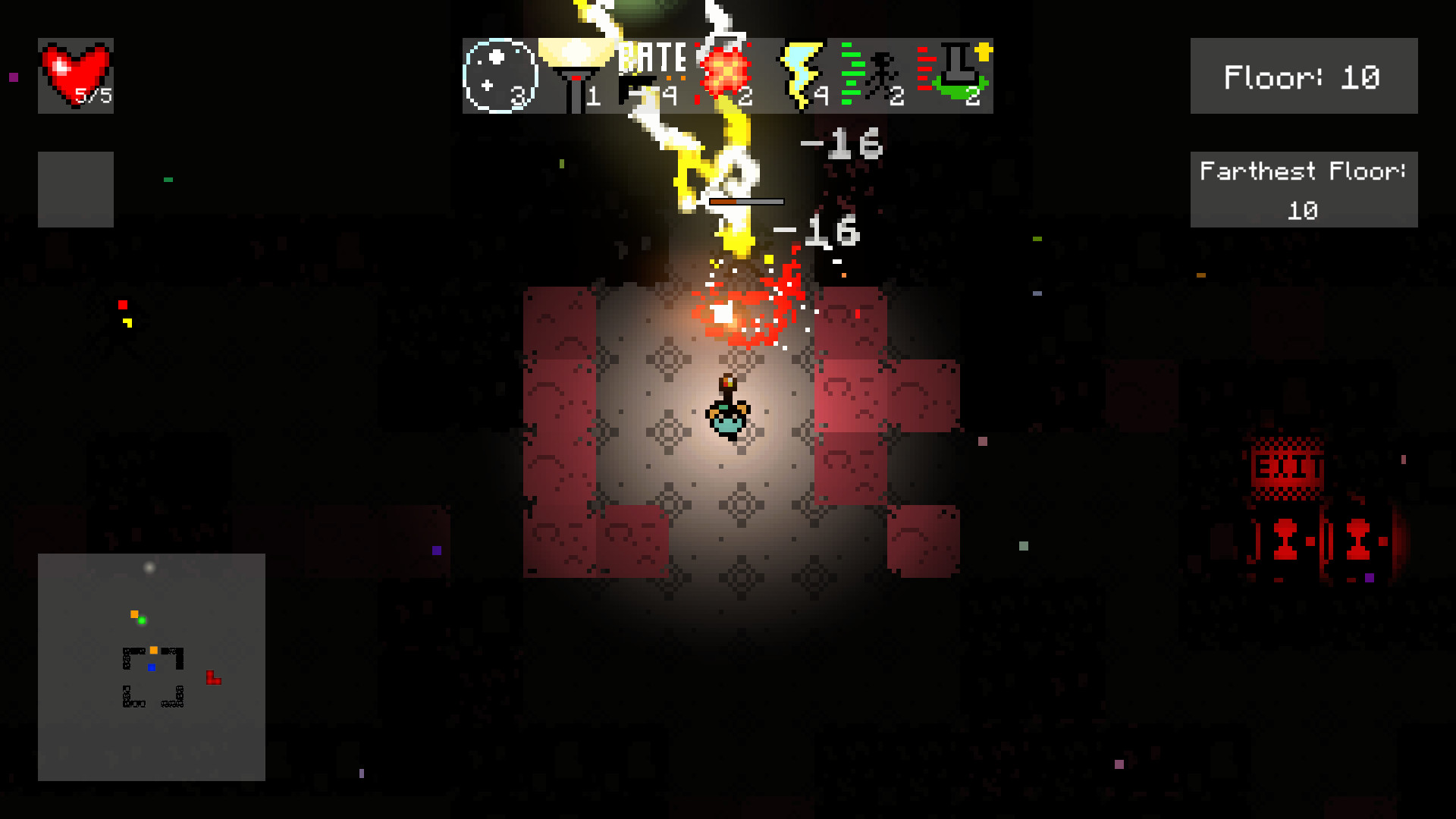1456x819 pixels.
Task: Open the Floor: 10 display tab
Action: tap(1303, 76)
